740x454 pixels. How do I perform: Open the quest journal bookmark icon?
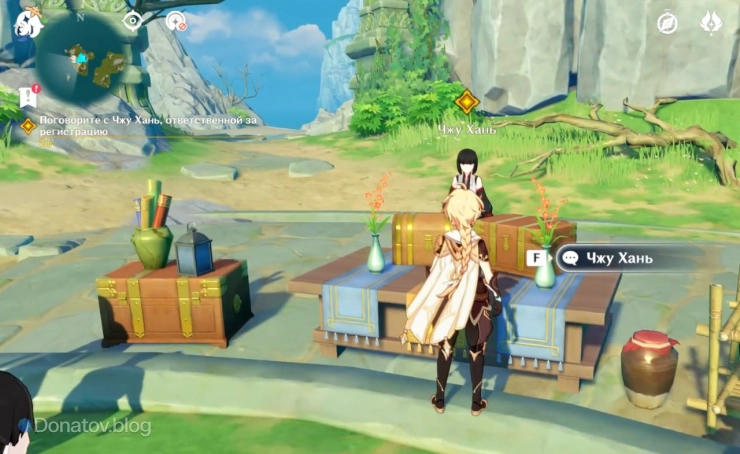[28, 96]
